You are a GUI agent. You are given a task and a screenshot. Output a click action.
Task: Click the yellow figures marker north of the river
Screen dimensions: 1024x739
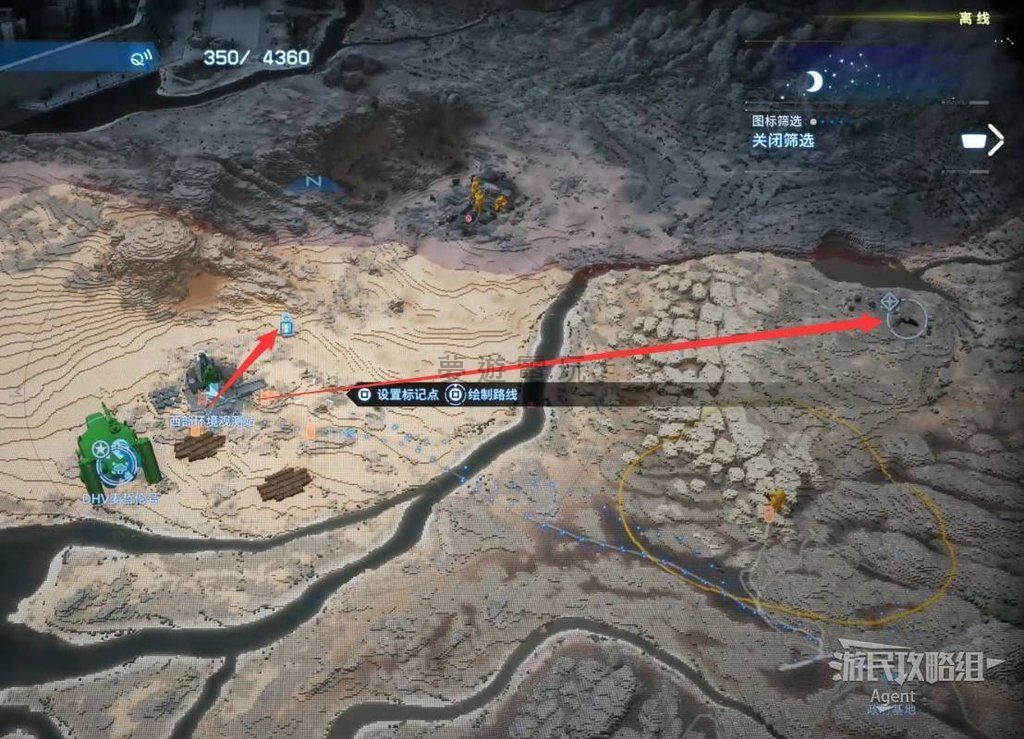(485, 197)
